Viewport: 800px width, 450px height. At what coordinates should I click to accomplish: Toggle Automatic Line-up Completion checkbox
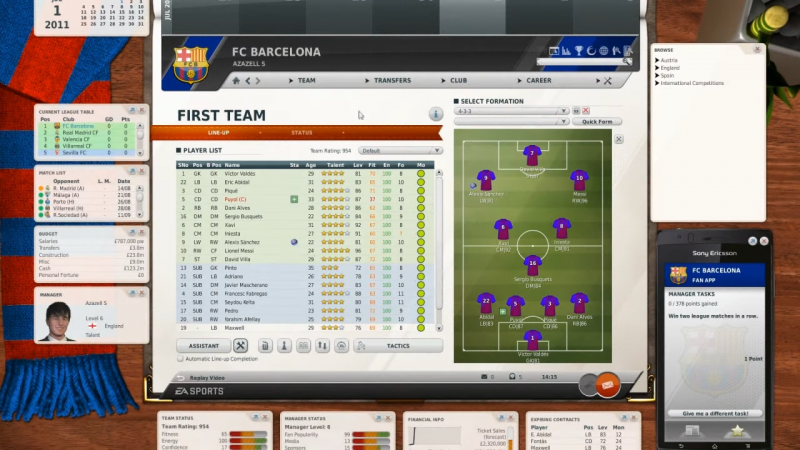coord(180,358)
